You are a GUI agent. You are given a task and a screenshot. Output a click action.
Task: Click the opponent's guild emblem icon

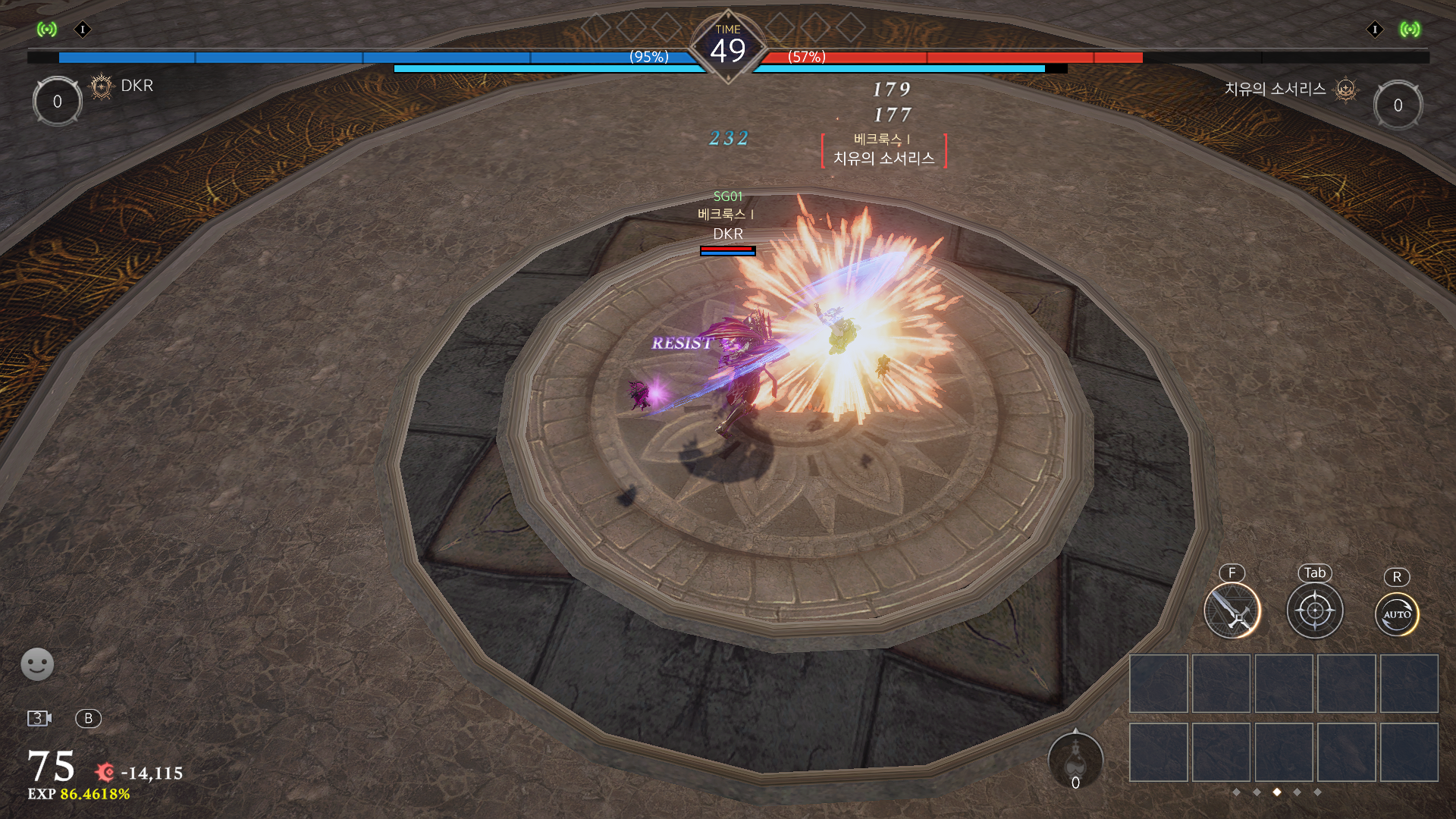point(1345,90)
